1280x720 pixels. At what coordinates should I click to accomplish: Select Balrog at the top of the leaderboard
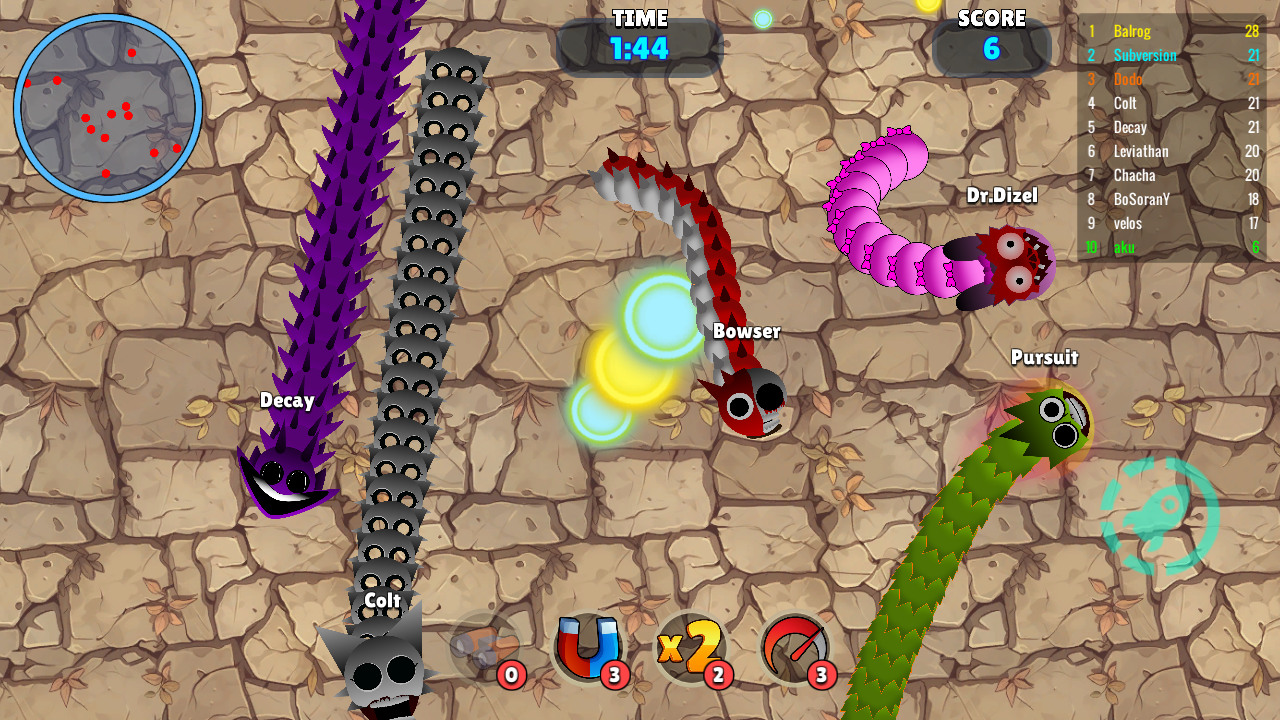(1130, 31)
